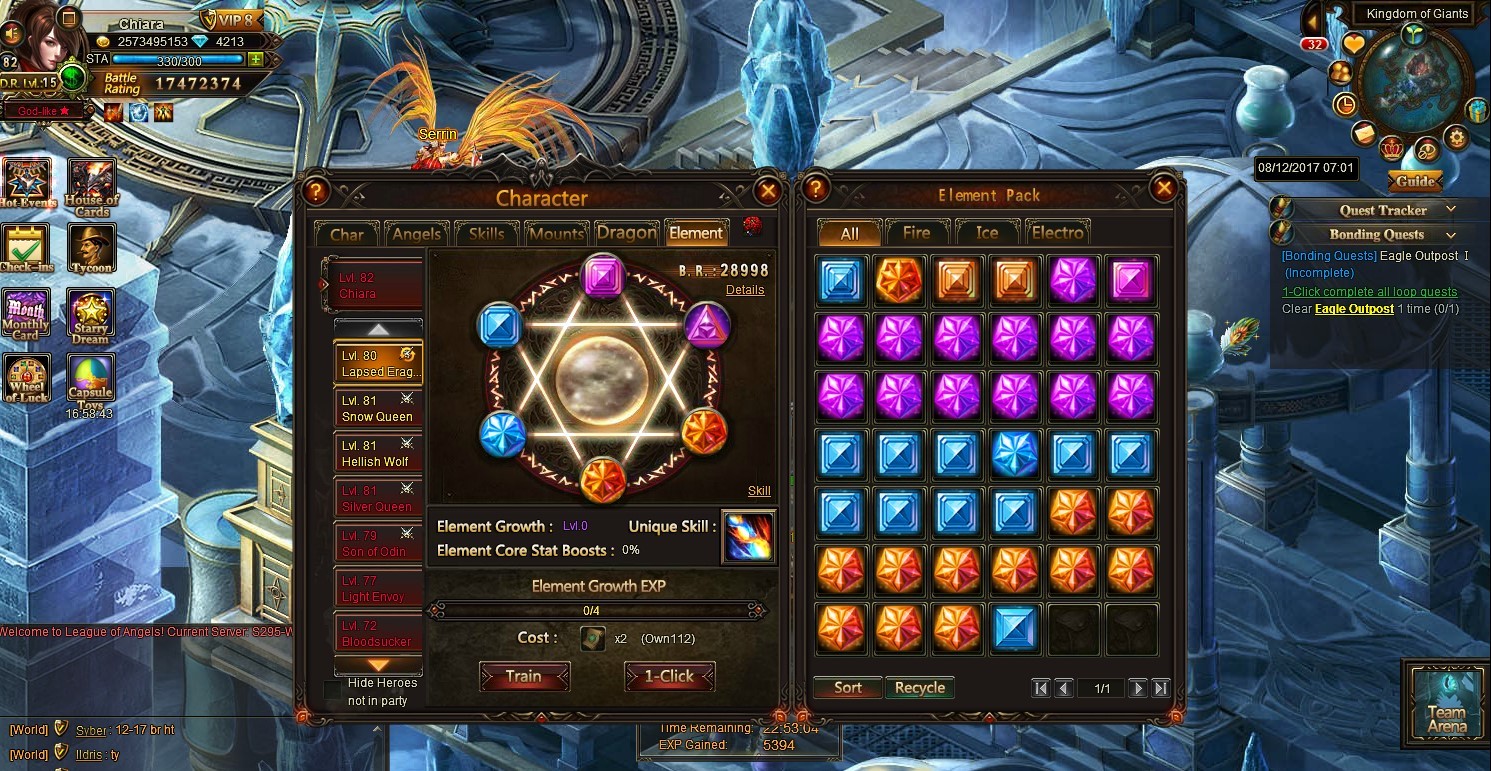Open the Recycle function

tap(920, 688)
